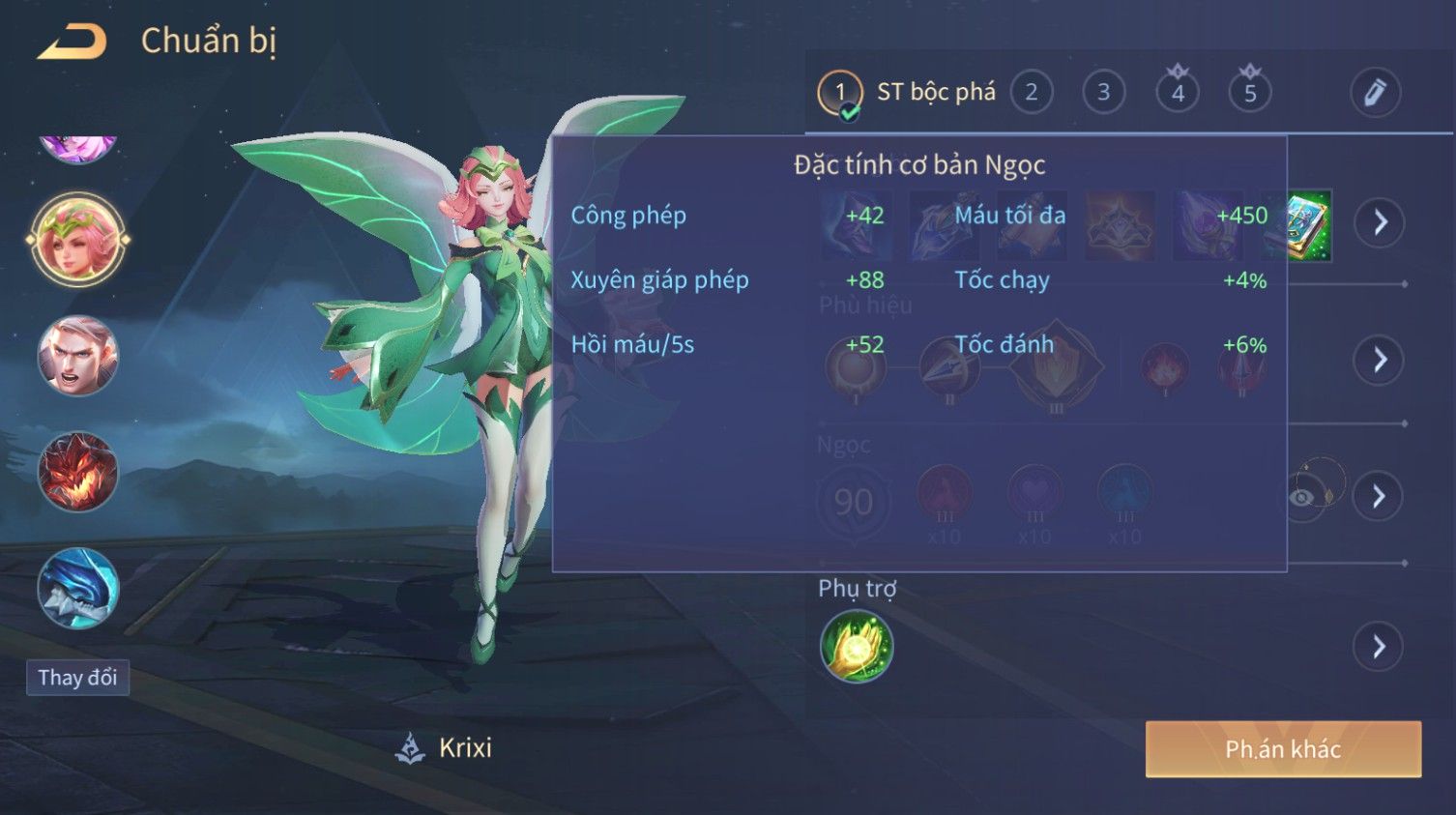Expand the Ngọc section arrow

click(1379, 497)
